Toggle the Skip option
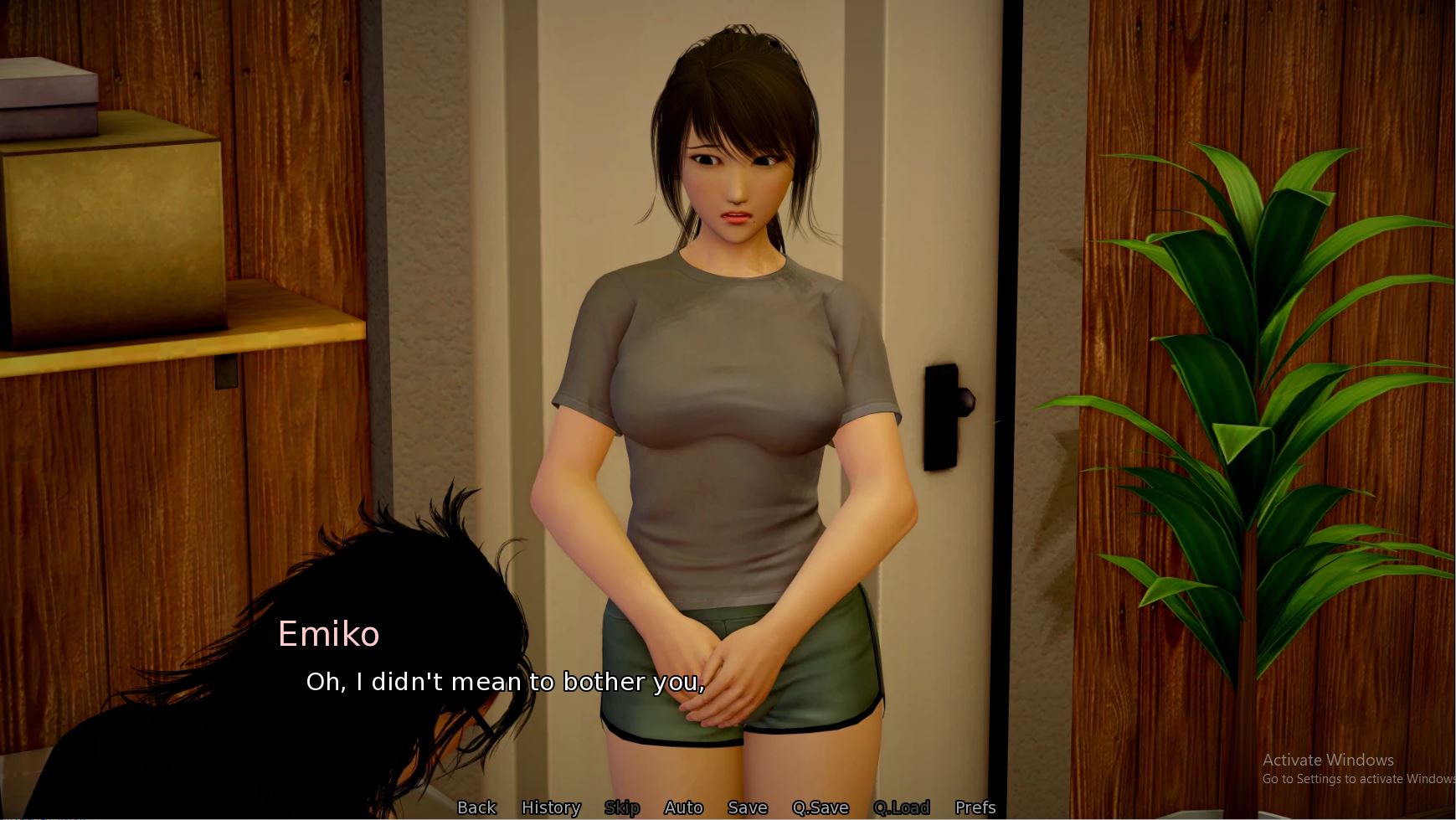This screenshot has height=820, width=1456. point(622,807)
